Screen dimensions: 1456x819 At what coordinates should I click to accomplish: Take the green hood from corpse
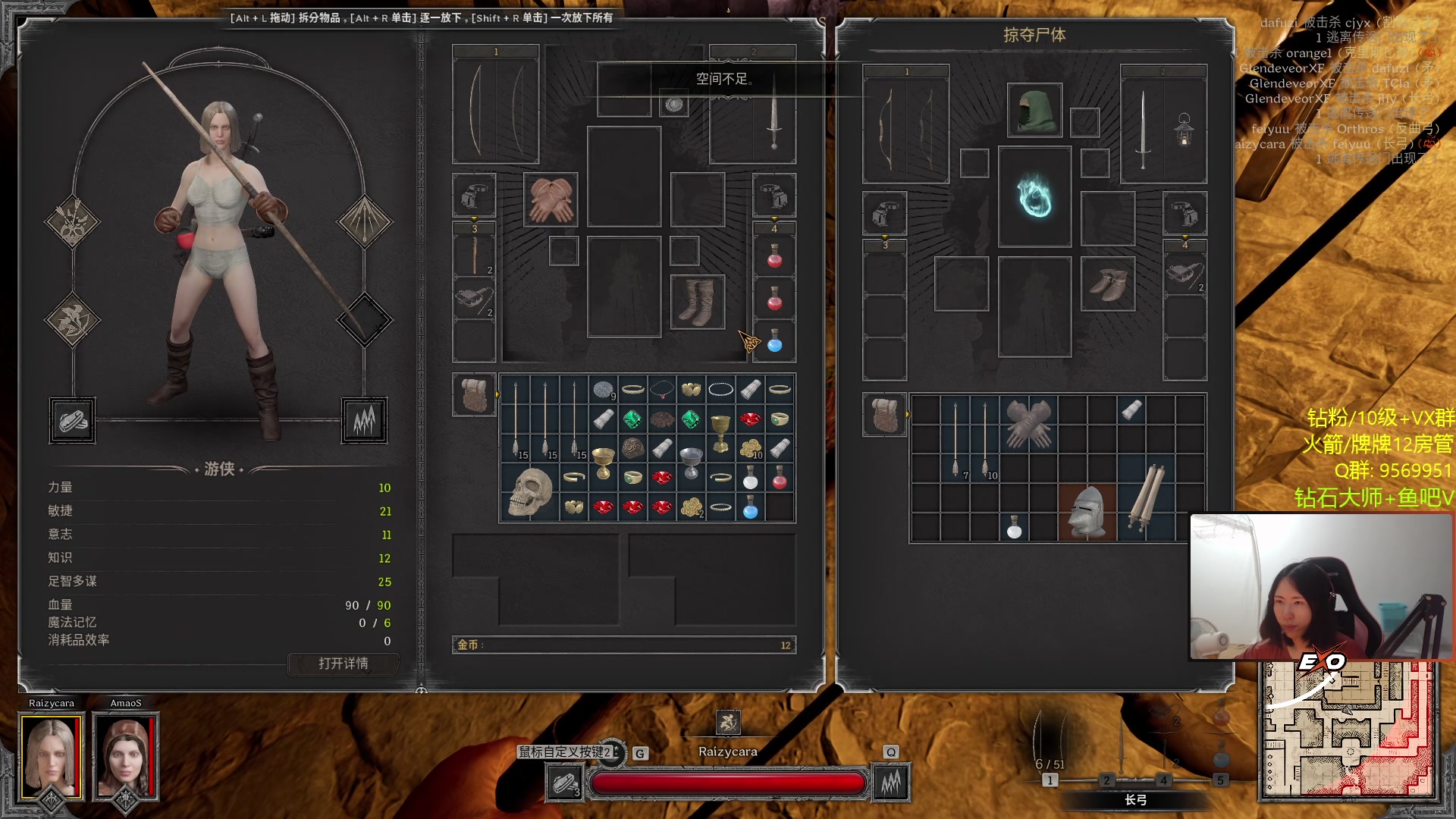(x=1034, y=111)
